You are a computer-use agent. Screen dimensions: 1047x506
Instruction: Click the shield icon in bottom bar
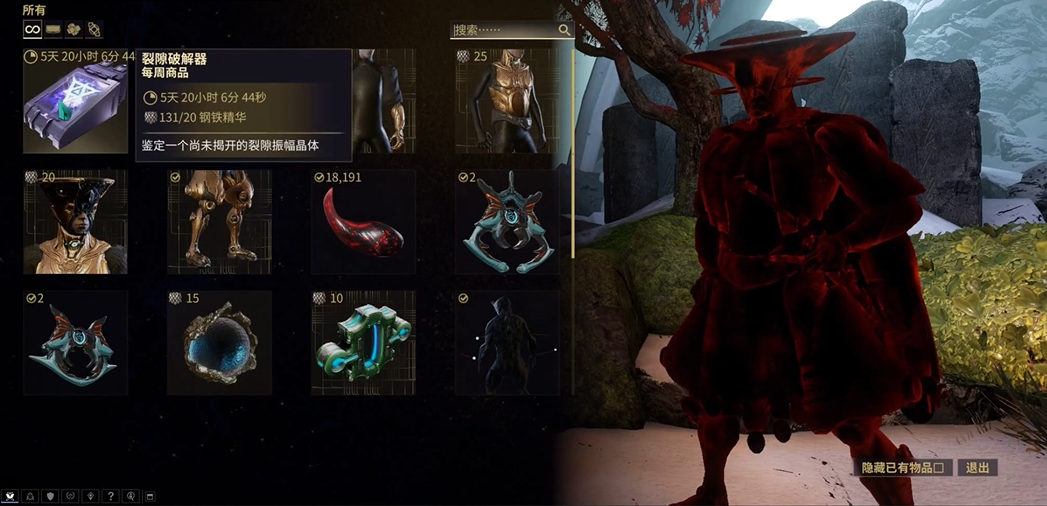coord(50,496)
